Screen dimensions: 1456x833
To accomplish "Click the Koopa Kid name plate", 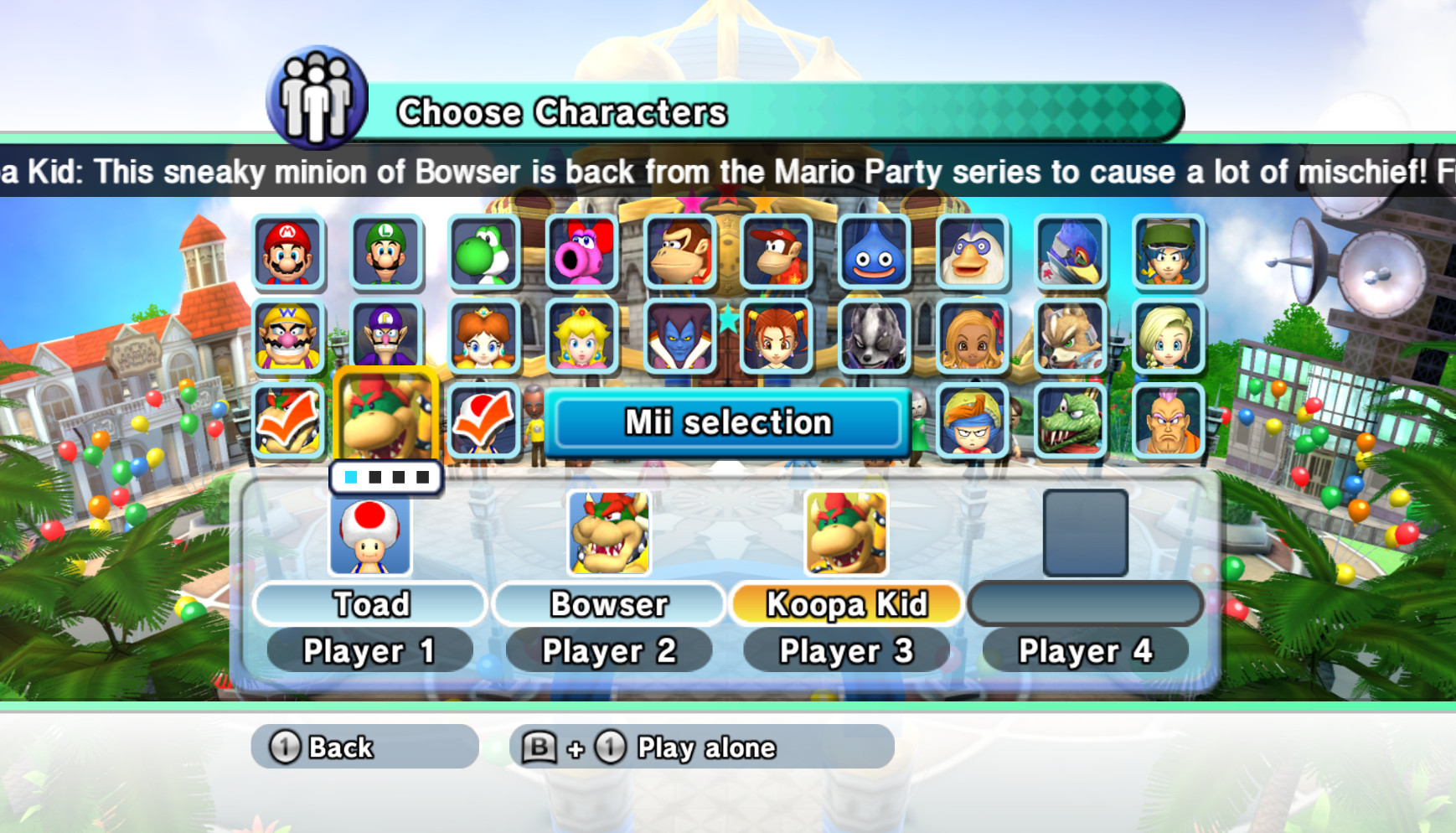I will (846, 603).
